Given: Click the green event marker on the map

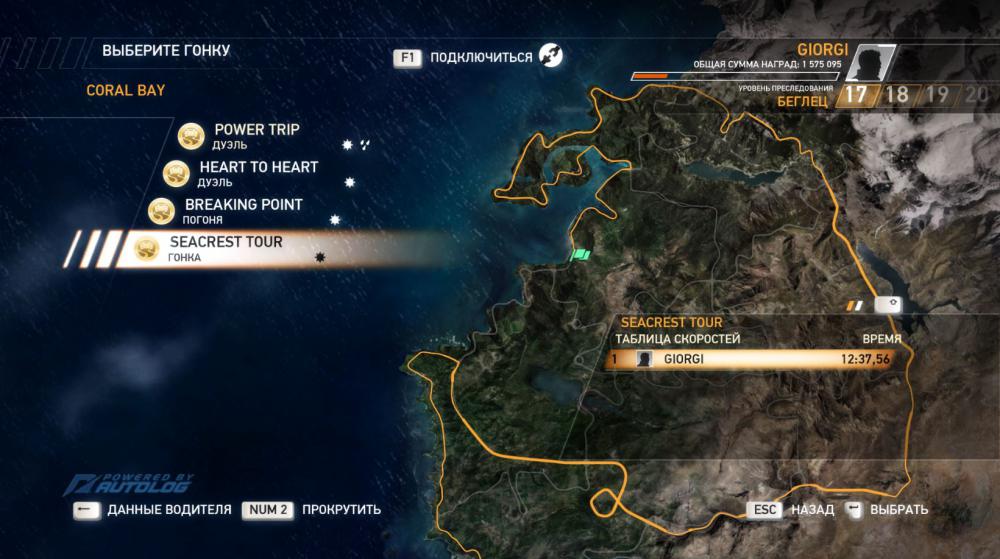Looking at the screenshot, I should click(581, 255).
